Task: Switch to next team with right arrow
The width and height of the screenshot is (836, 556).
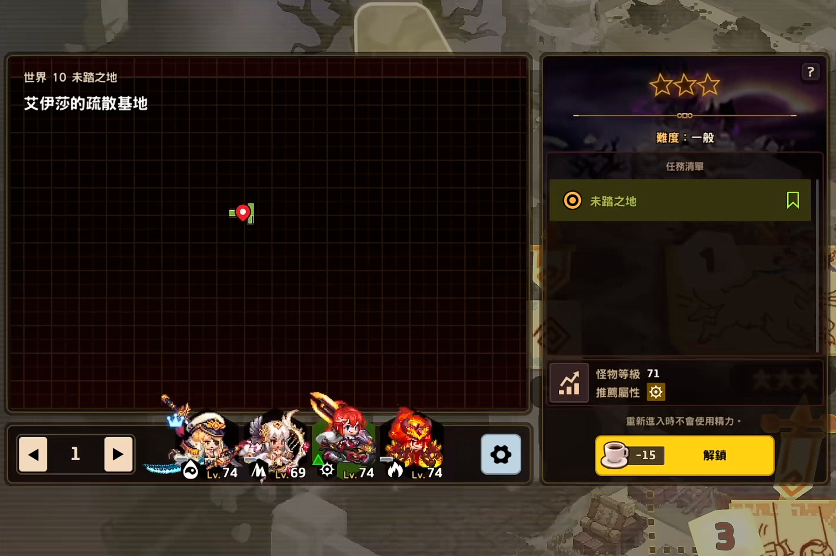Action: [118, 455]
